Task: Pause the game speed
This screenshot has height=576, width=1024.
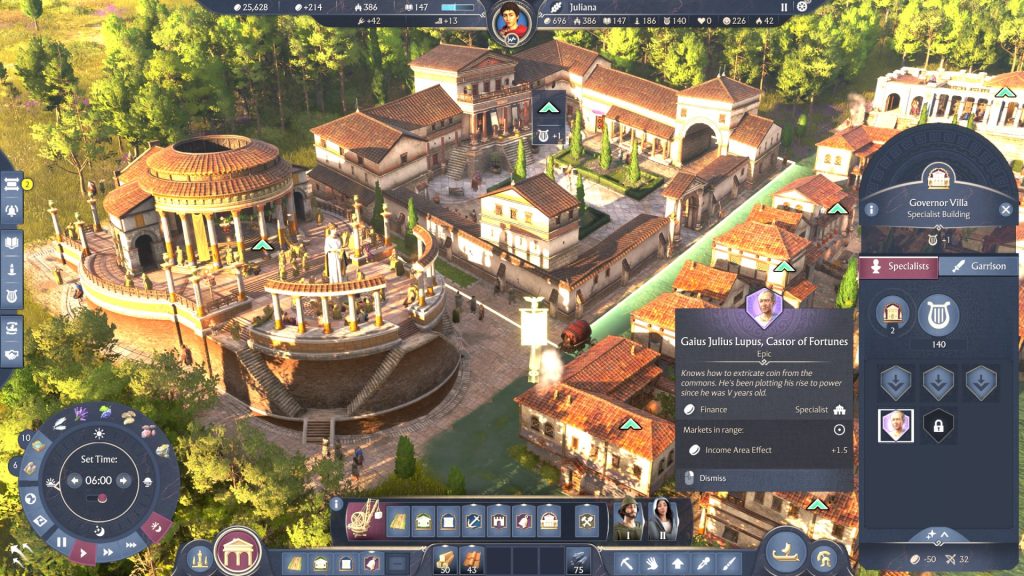Action: click(62, 541)
